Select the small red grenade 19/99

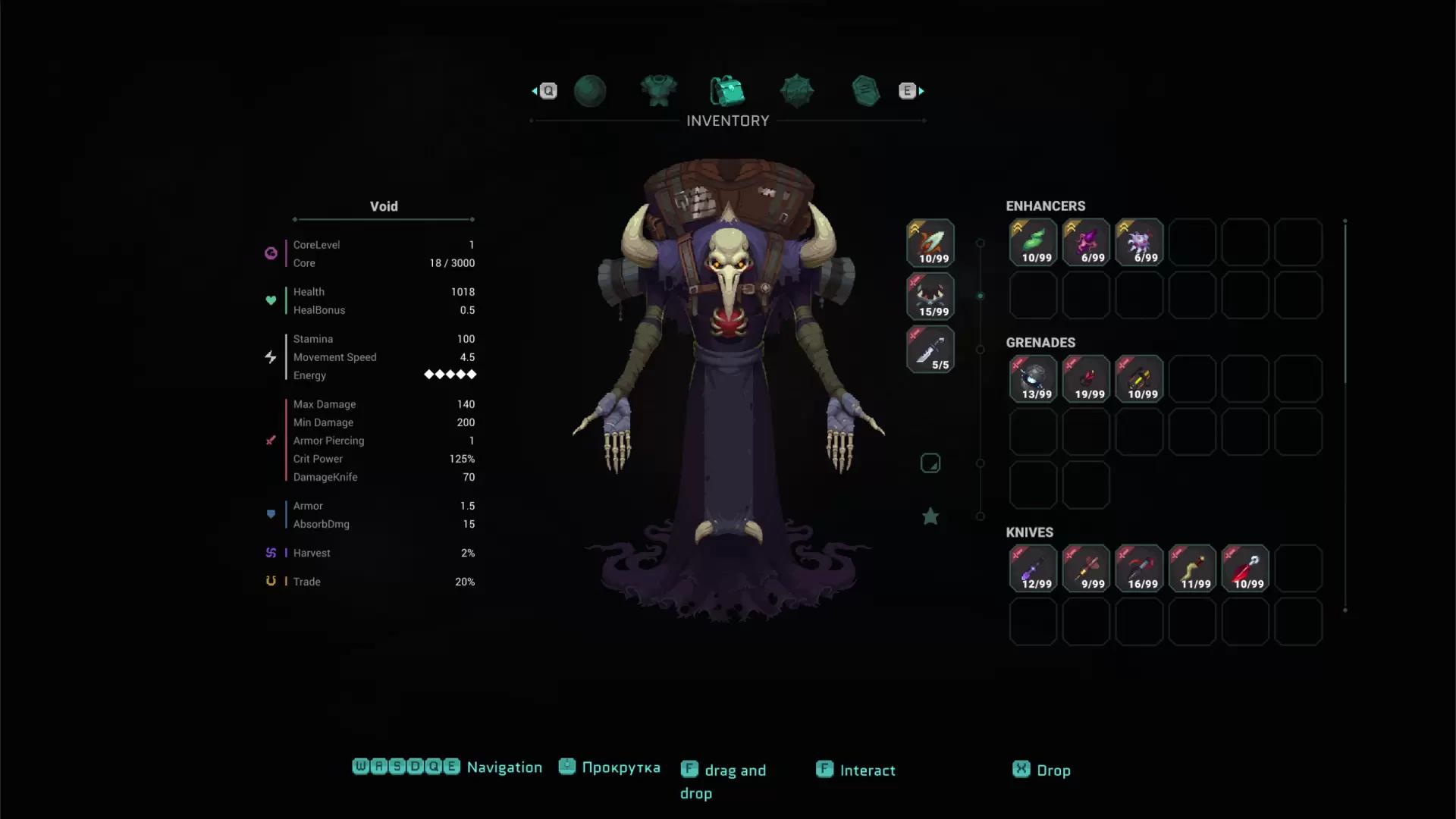[1086, 379]
